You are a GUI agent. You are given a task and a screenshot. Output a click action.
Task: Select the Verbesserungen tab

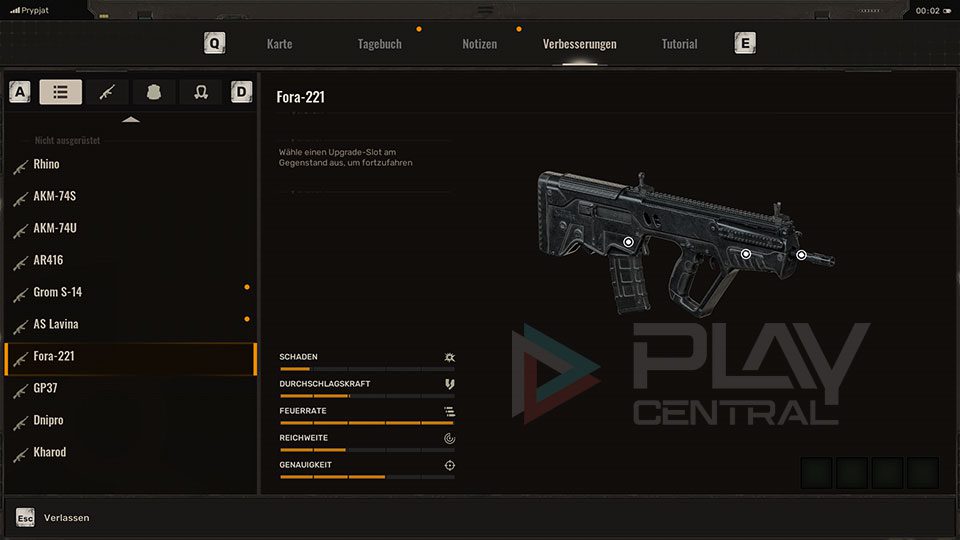pos(579,44)
